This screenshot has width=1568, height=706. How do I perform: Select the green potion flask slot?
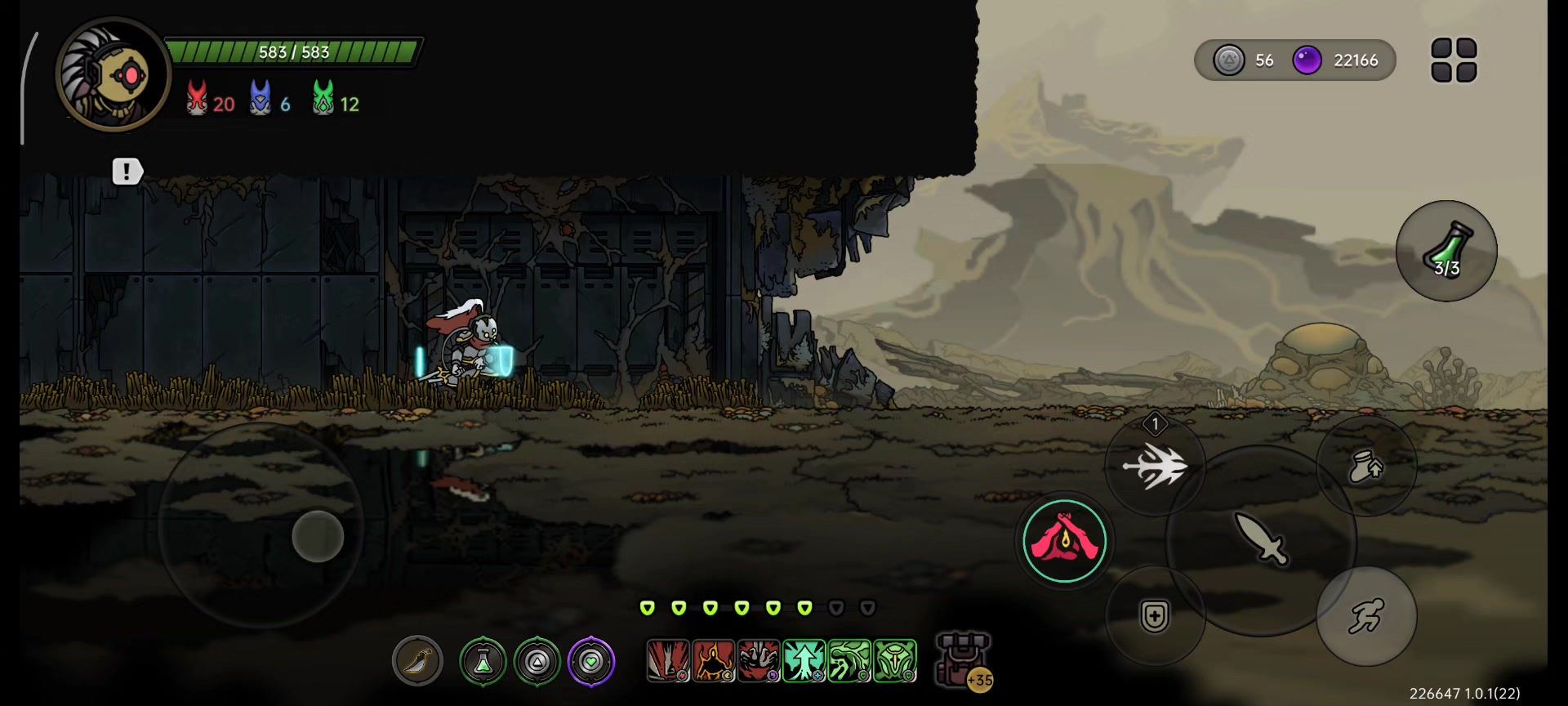pos(483,661)
